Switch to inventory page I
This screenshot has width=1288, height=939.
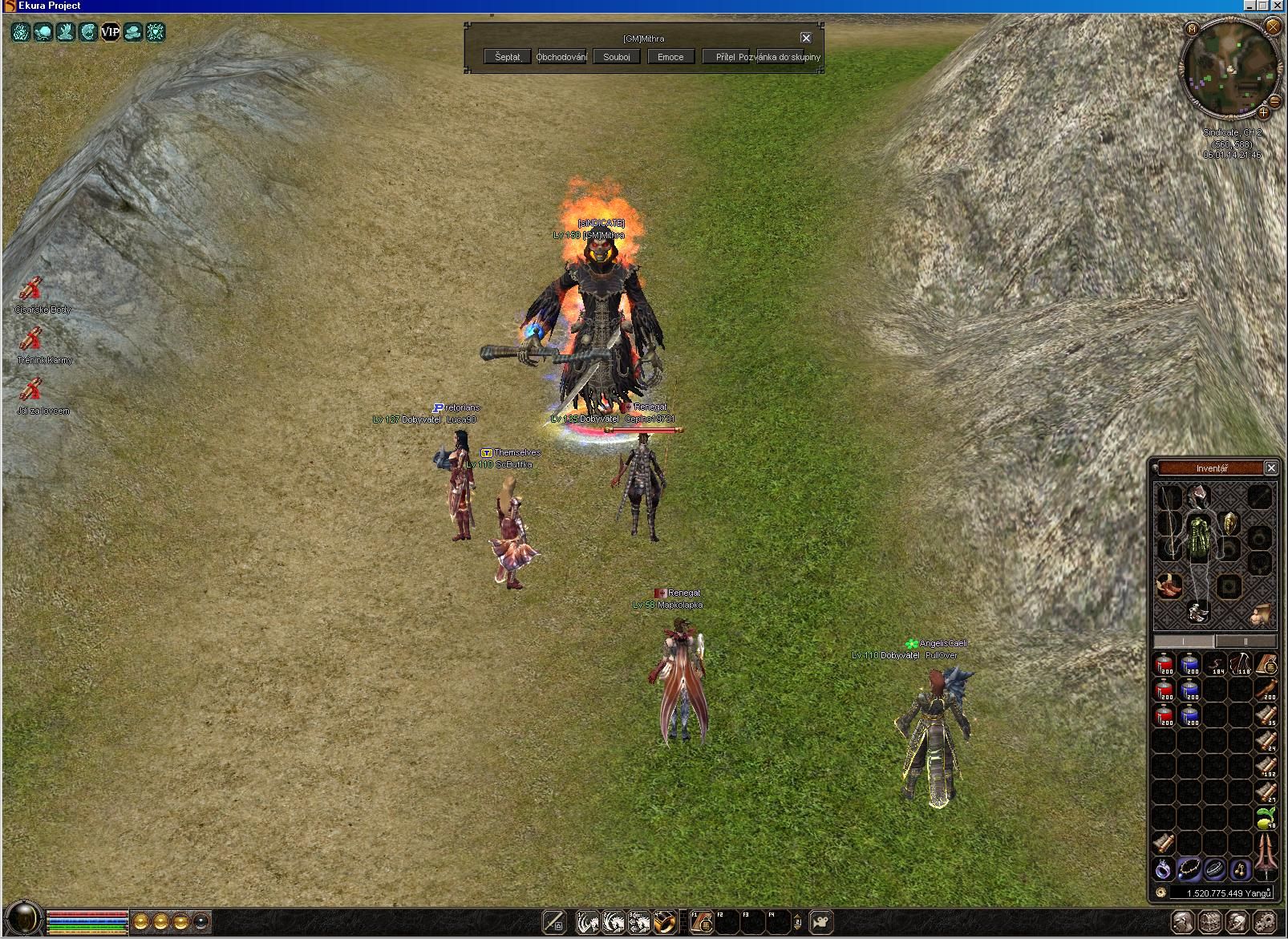tap(1184, 641)
